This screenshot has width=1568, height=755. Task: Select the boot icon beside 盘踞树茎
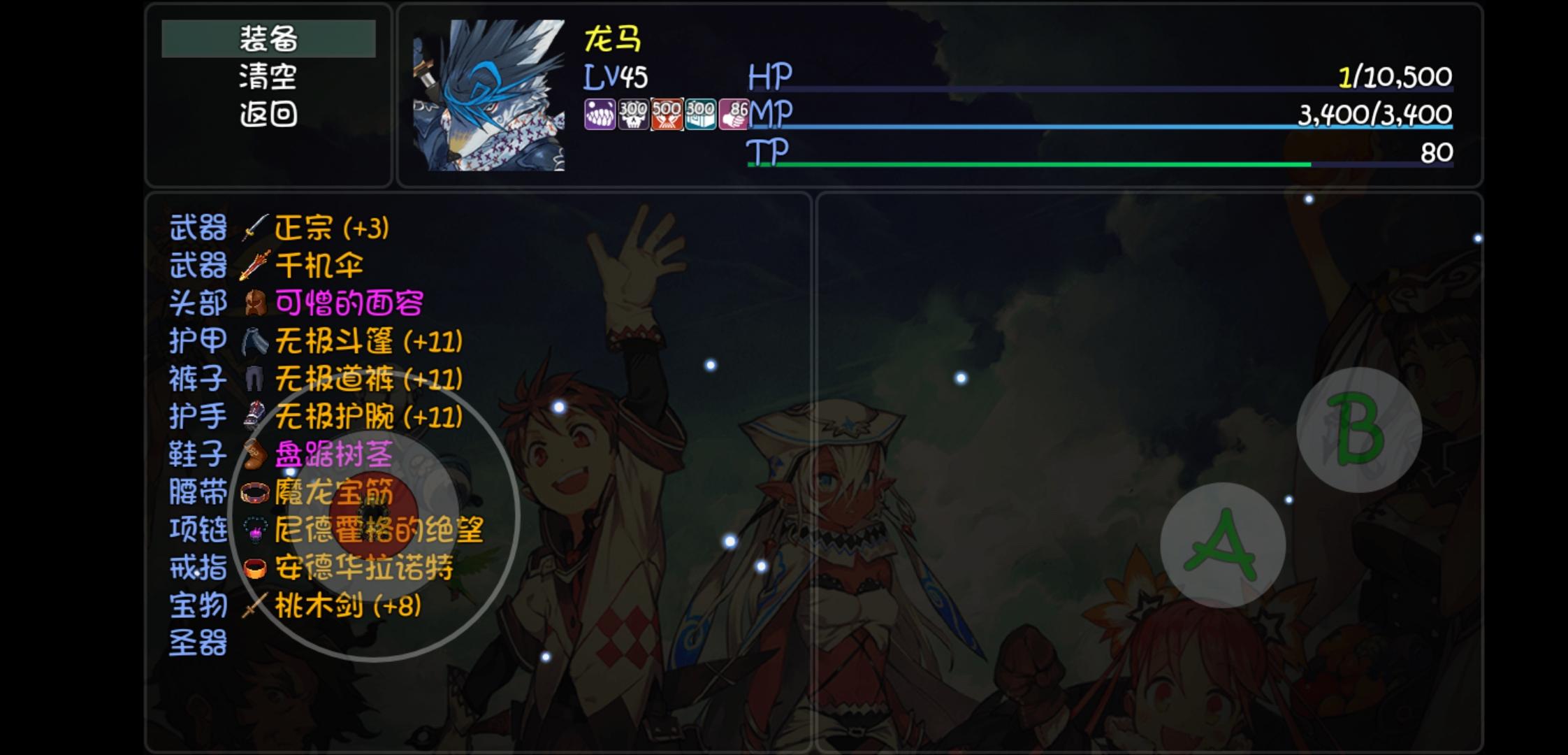tap(254, 455)
